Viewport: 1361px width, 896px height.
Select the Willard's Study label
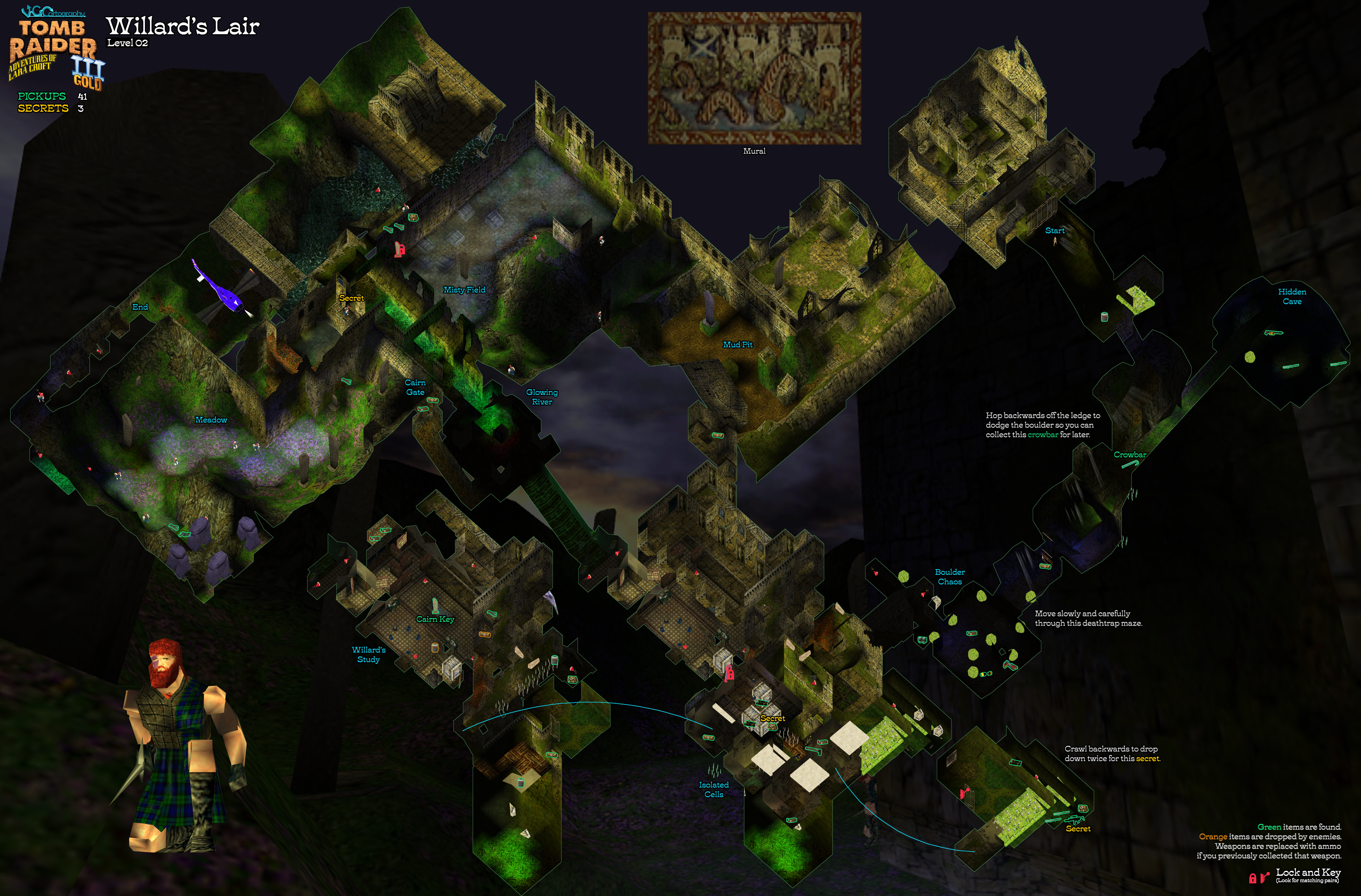(368, 654)
